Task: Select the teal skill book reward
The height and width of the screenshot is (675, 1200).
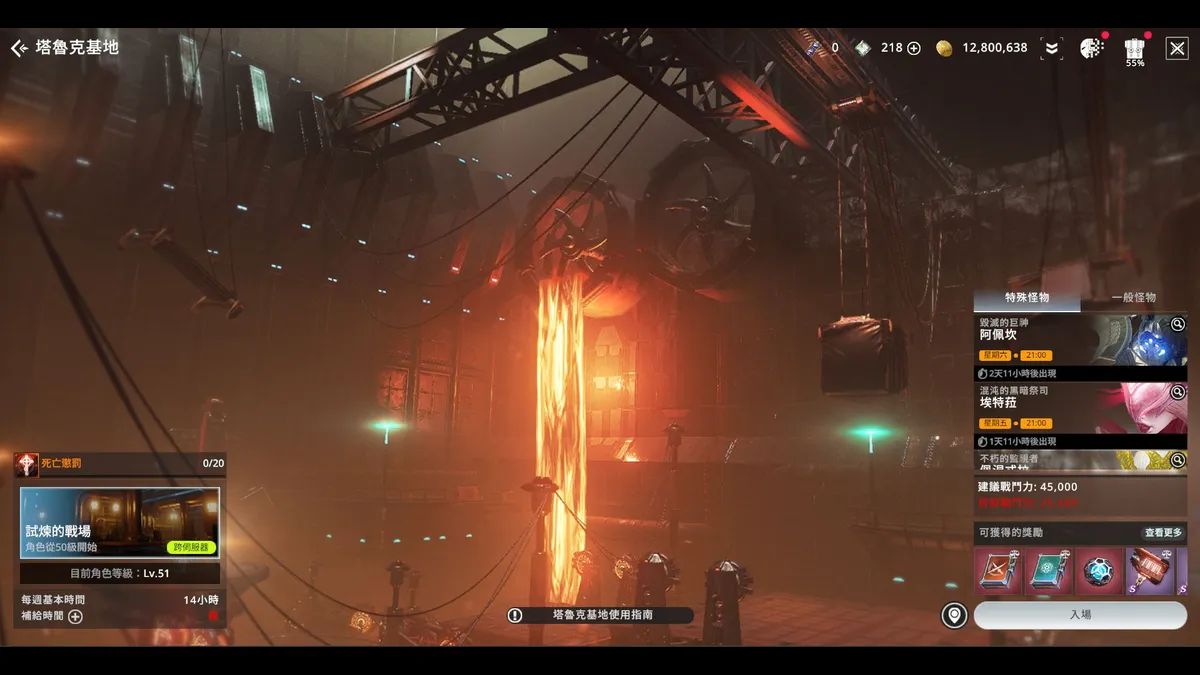Action: click(1049, 571)
